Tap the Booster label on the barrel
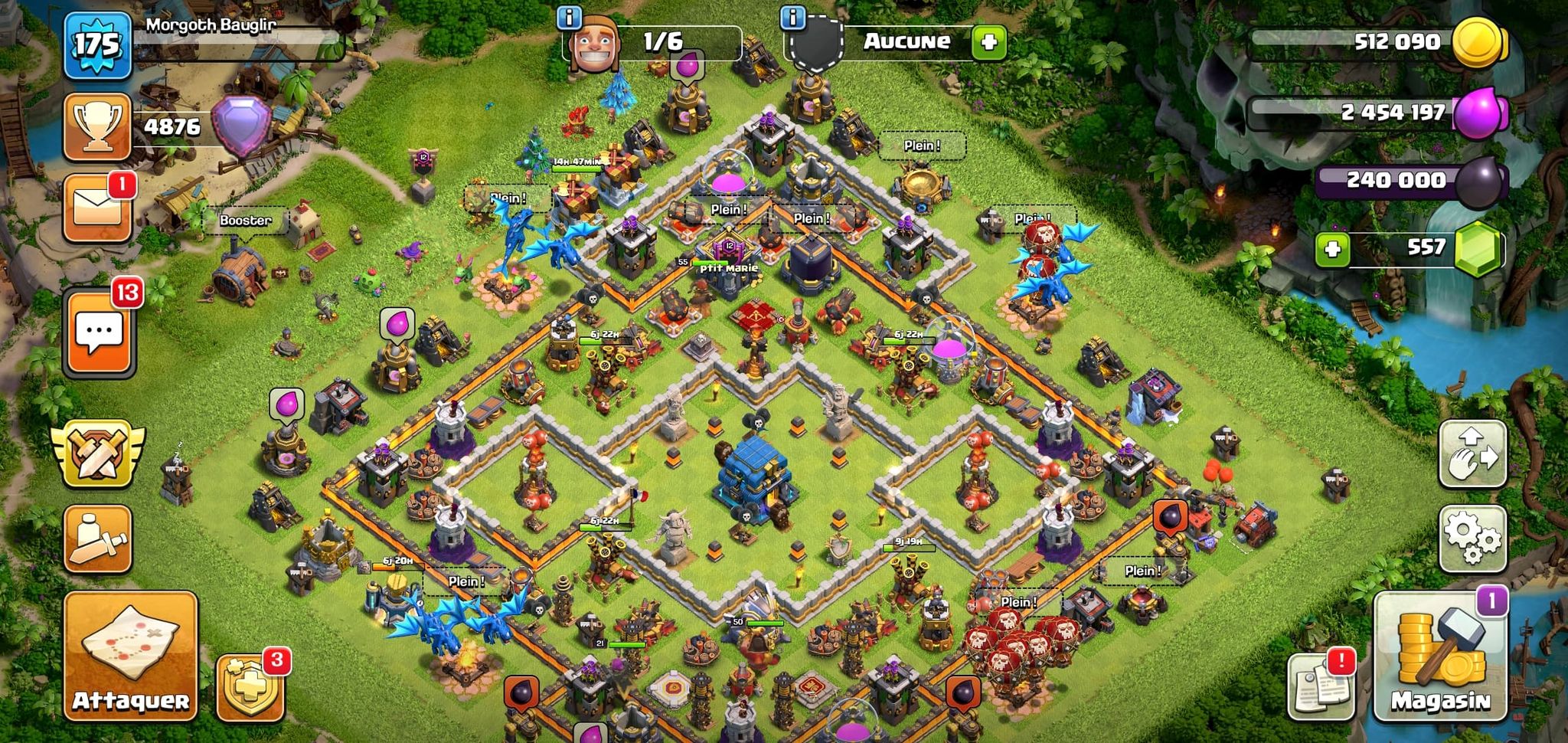The width and height of the screenshot is (1568, 743). [x=245, y=221]
